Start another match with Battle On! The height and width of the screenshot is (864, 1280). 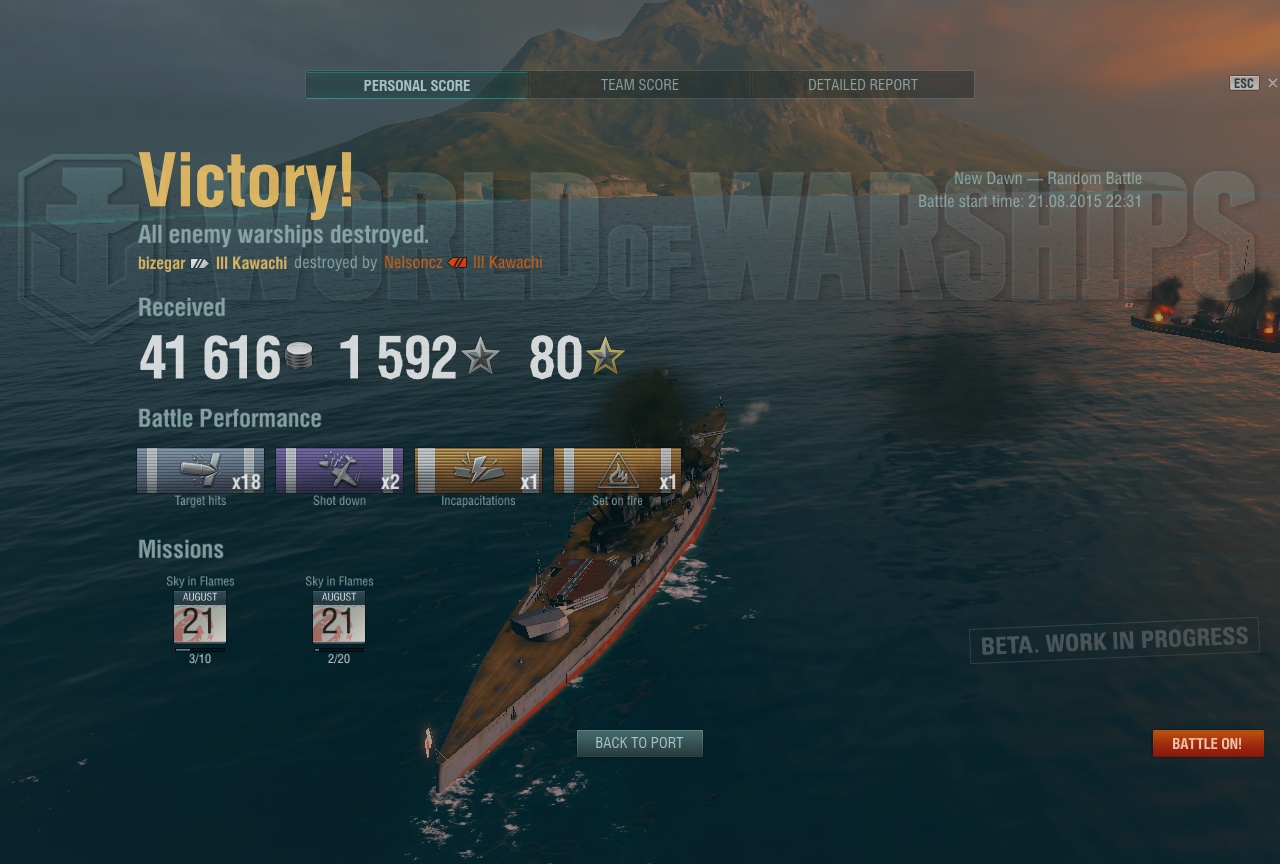pyautogui.click(x=1207, y=744)
